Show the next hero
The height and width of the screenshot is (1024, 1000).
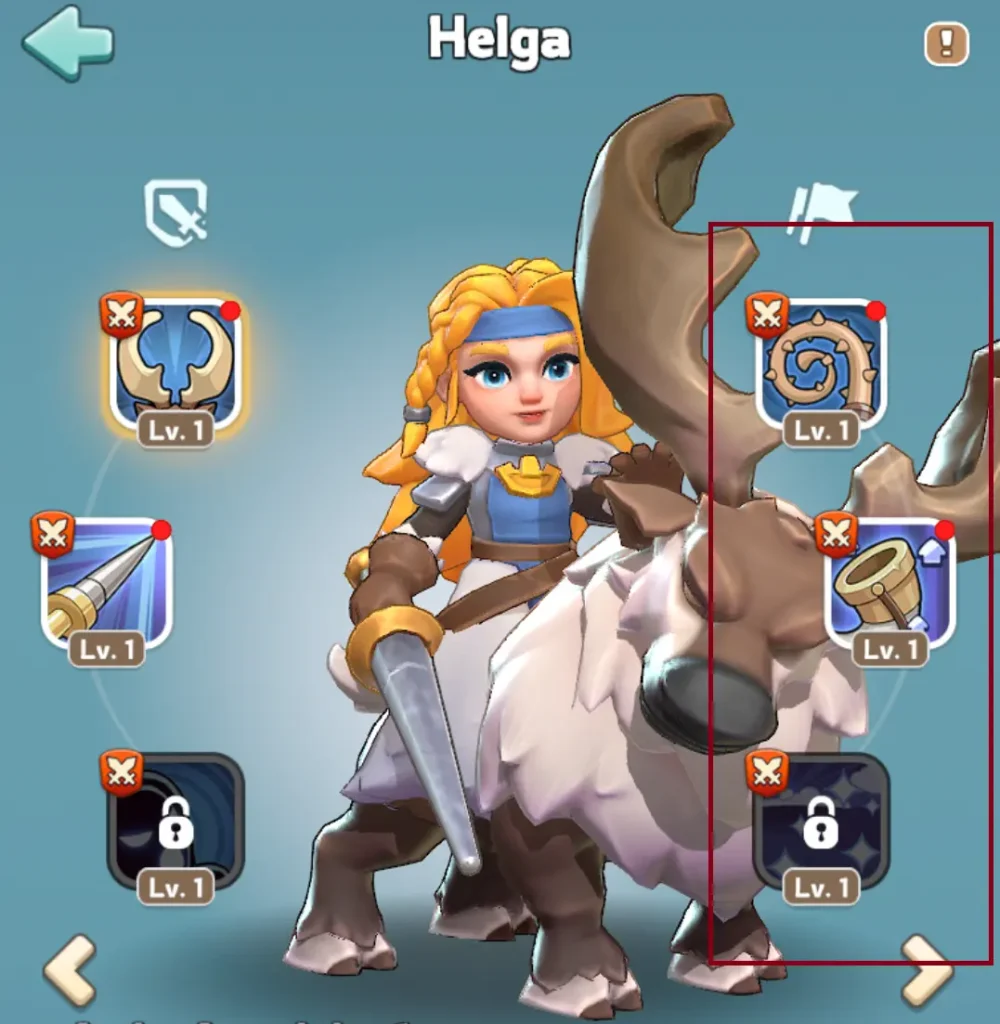(x=927, y=970)
